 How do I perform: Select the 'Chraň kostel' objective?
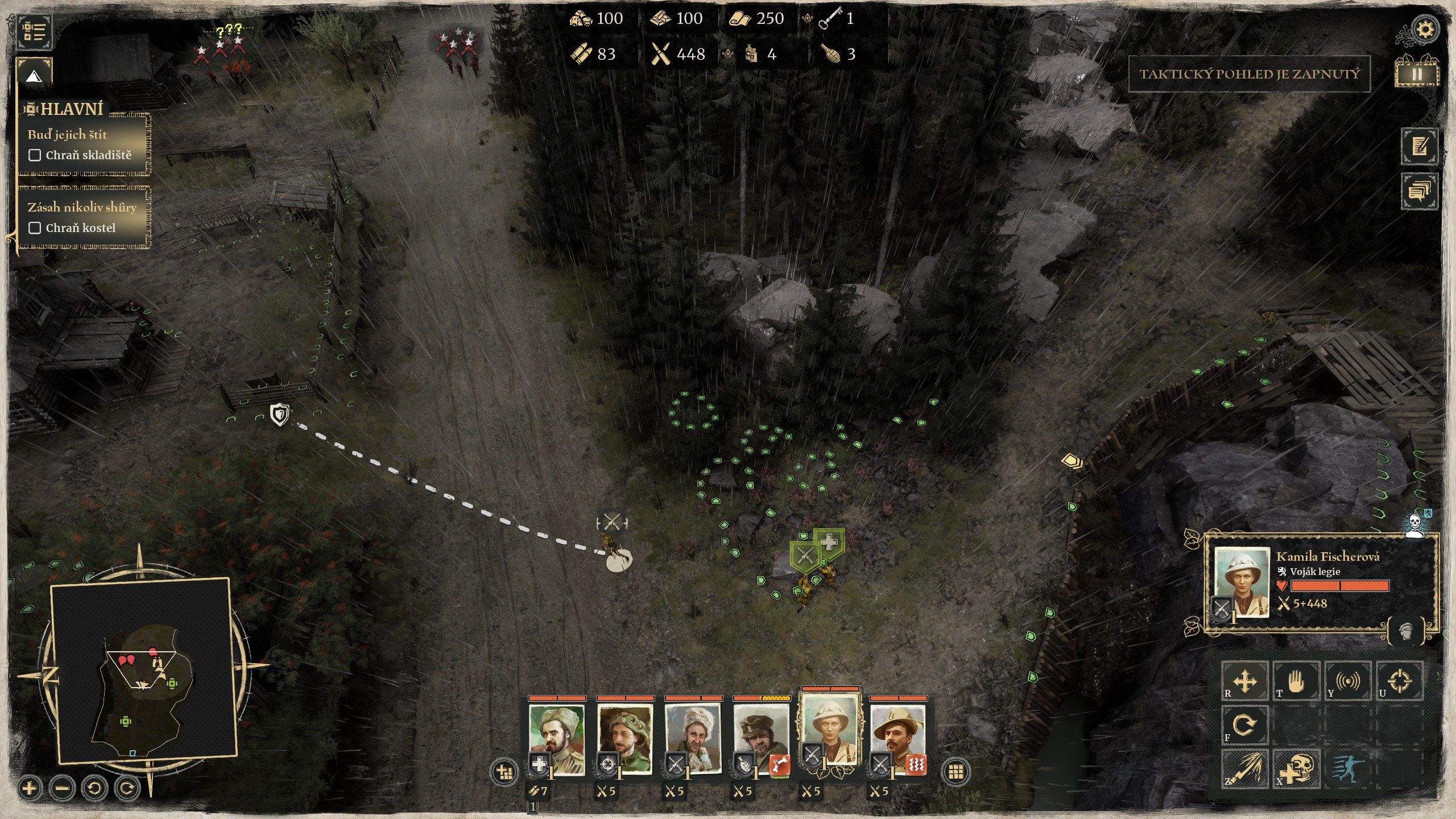[x=80, y=227]
